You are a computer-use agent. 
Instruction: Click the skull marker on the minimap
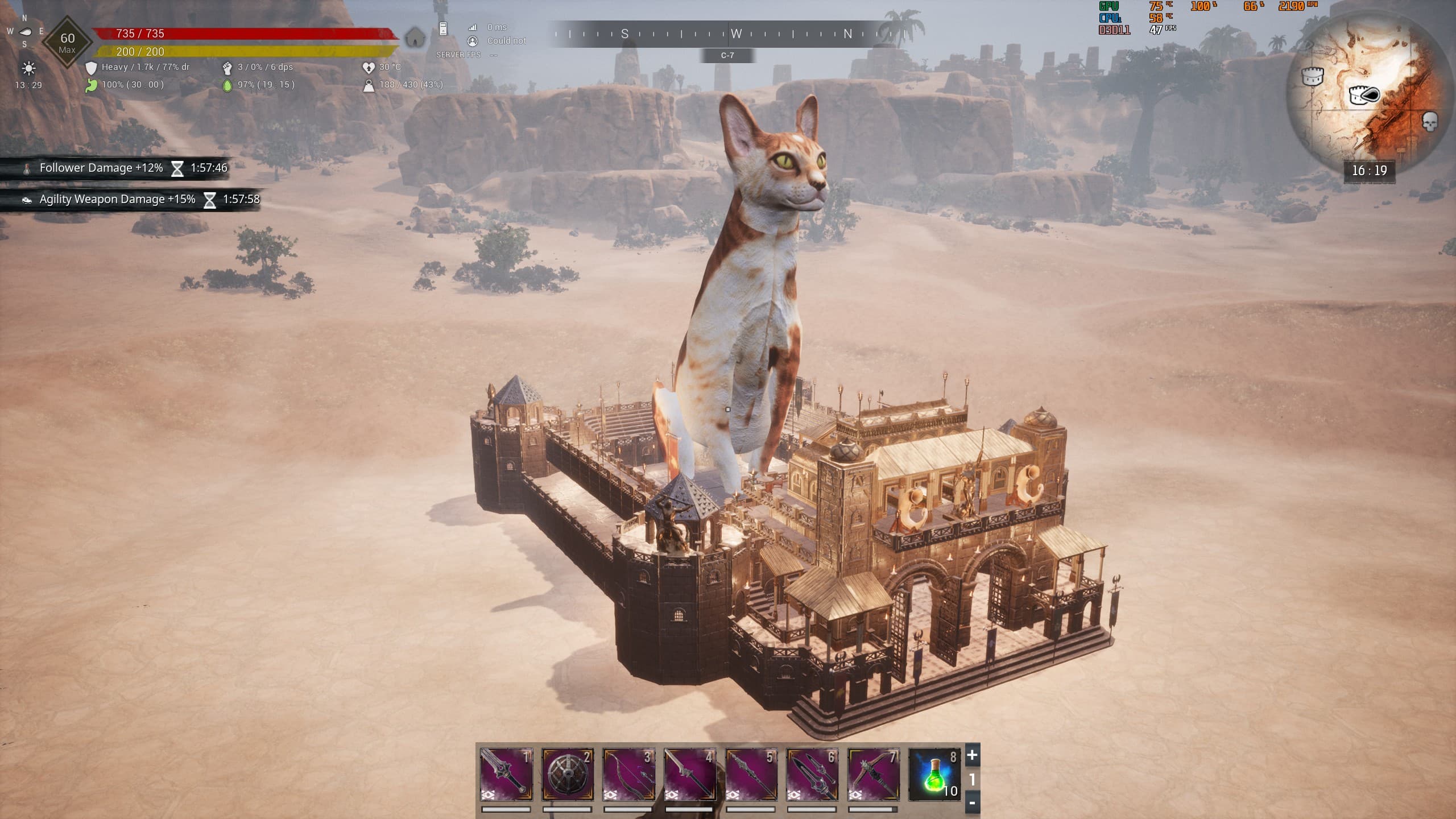(x=1429, y=121)
